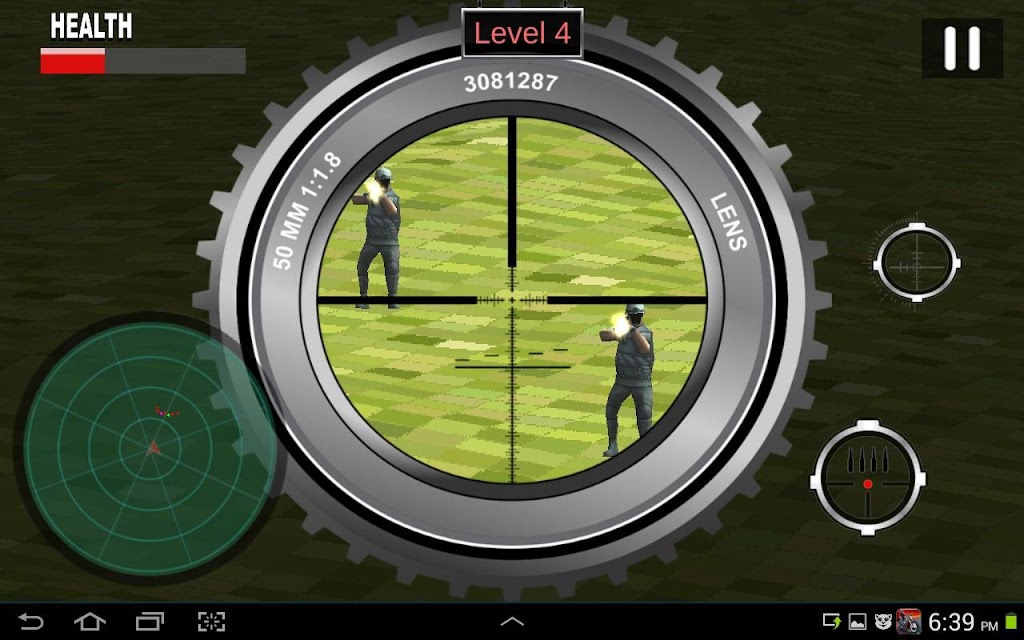Go back using Android back arrow
The height and width of the screenshot is (640, 1024).
coord(31,622)
